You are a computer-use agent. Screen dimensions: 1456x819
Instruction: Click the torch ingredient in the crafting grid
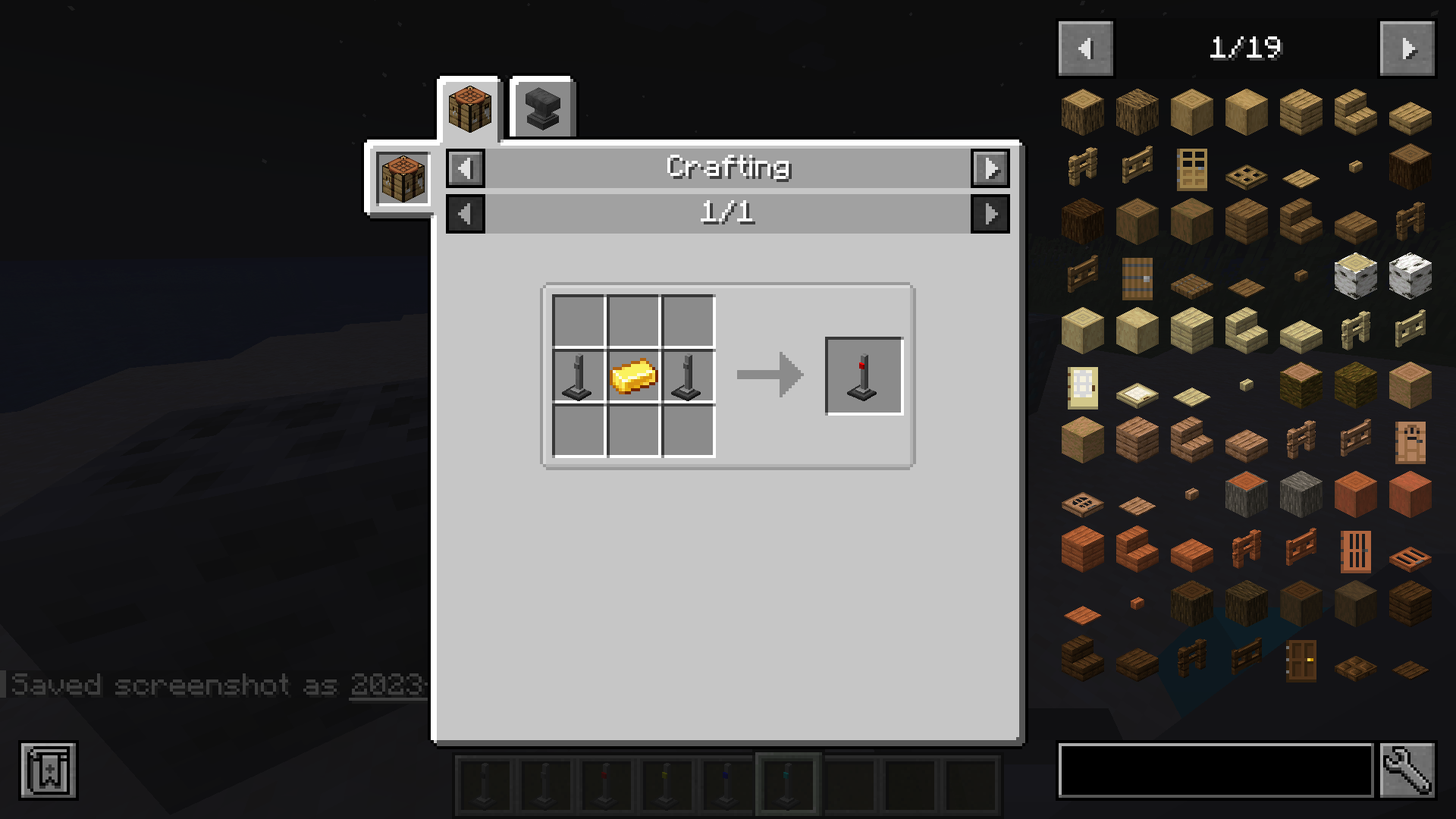578,375
